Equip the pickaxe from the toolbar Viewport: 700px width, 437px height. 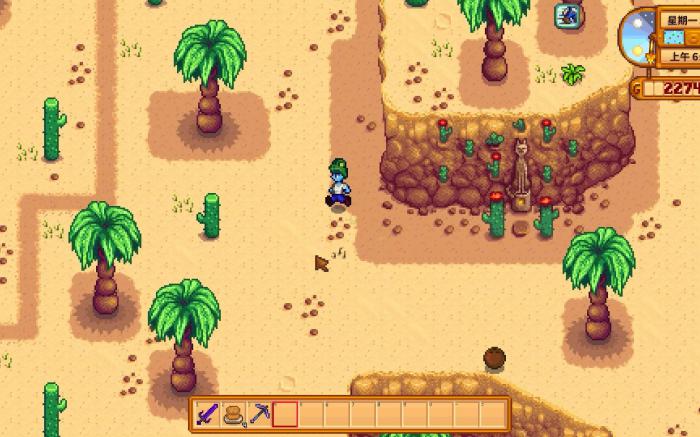click(259, 413)
